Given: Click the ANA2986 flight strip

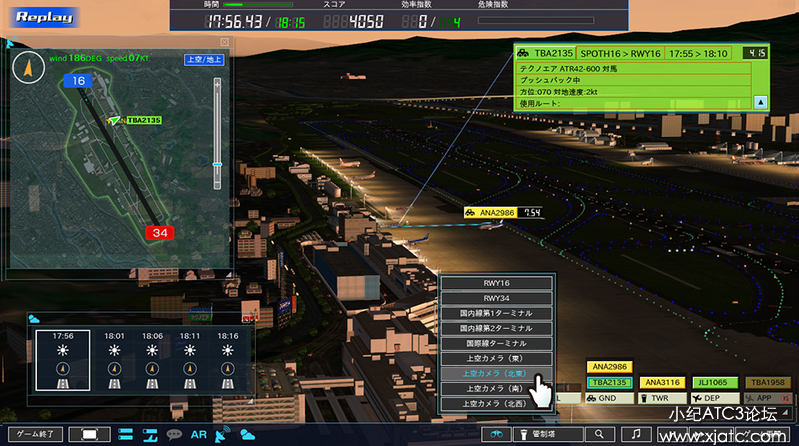Looking at the screenshot, I should click(610, 367).
